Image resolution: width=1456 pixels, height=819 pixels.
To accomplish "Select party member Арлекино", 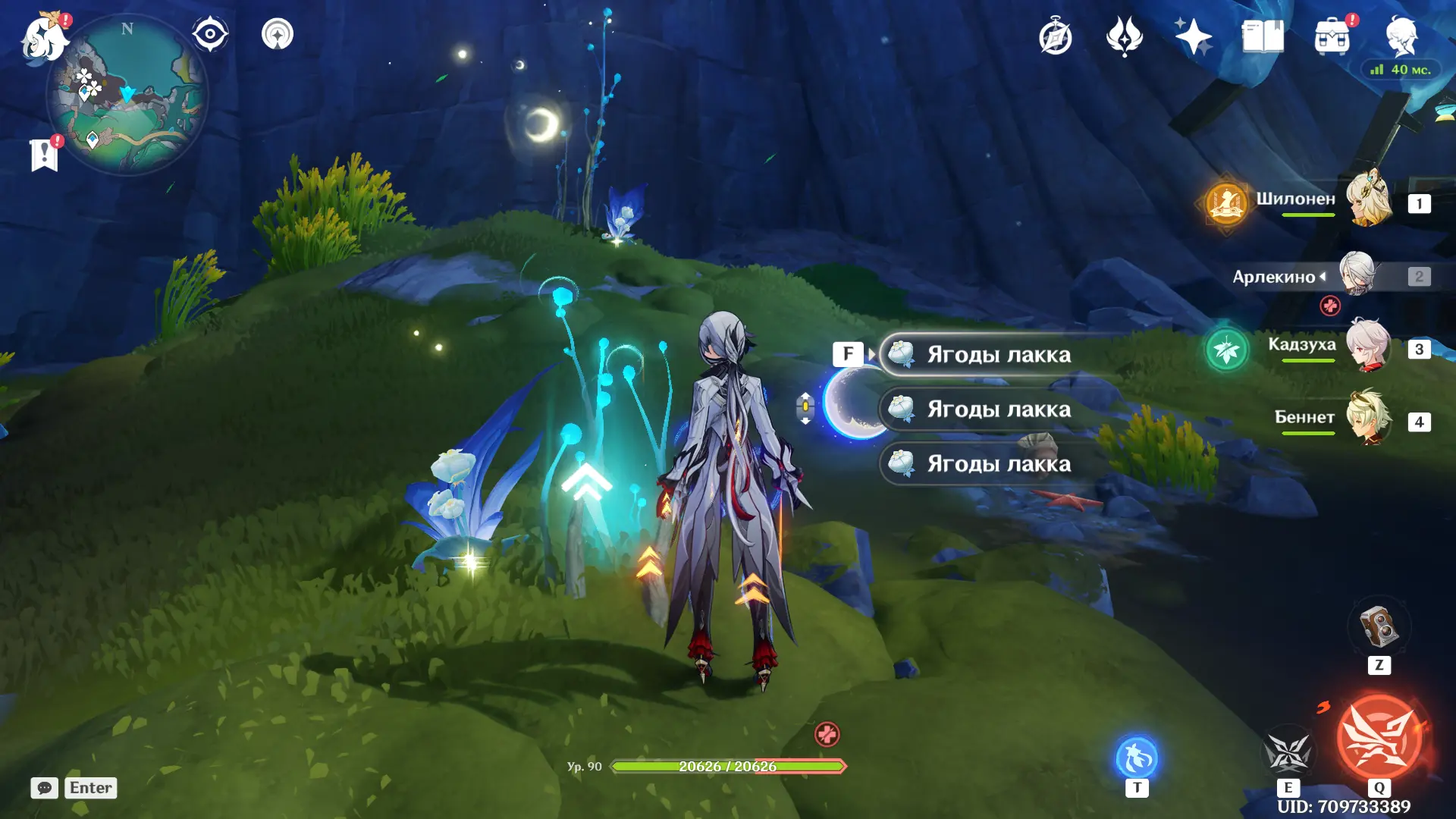I will click(1357, 275).
